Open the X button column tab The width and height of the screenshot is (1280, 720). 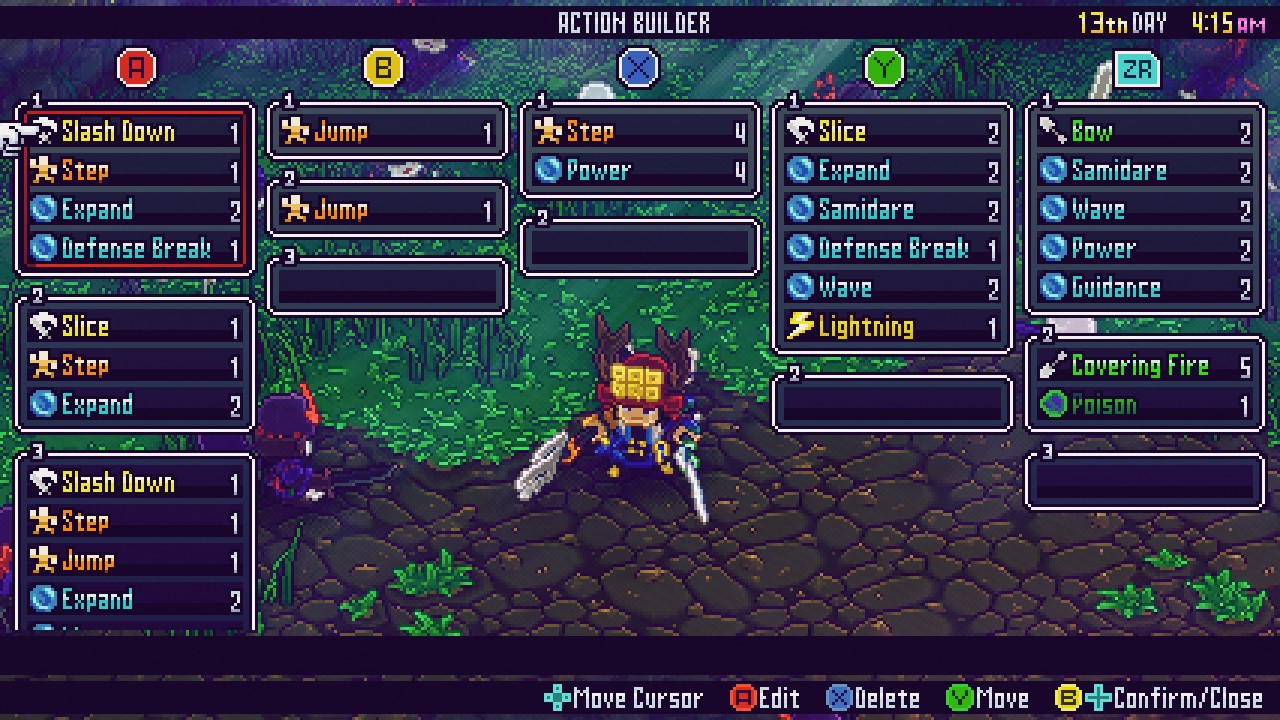tap(637, 68)
